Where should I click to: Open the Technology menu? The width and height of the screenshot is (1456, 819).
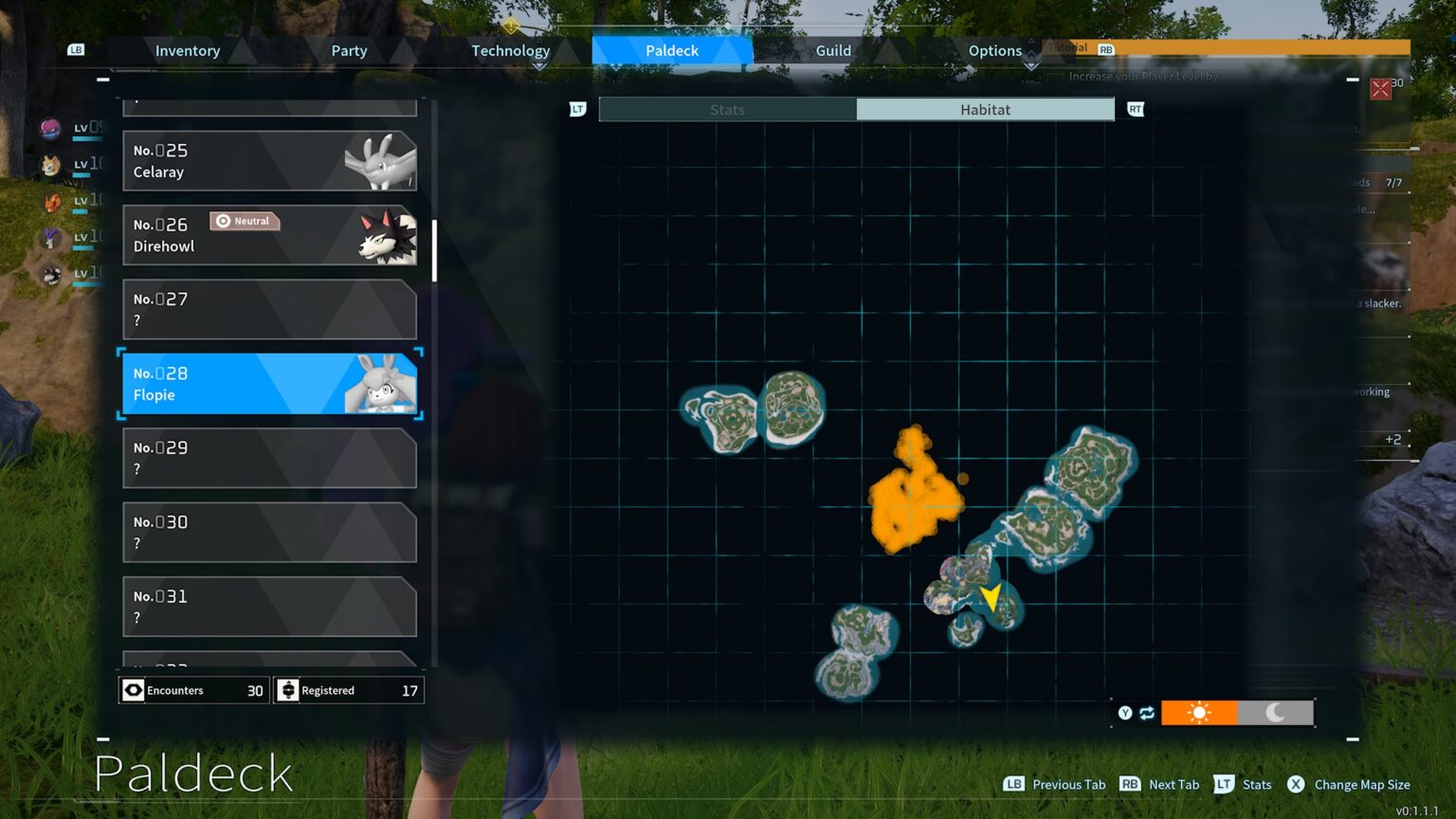point(511,50)
